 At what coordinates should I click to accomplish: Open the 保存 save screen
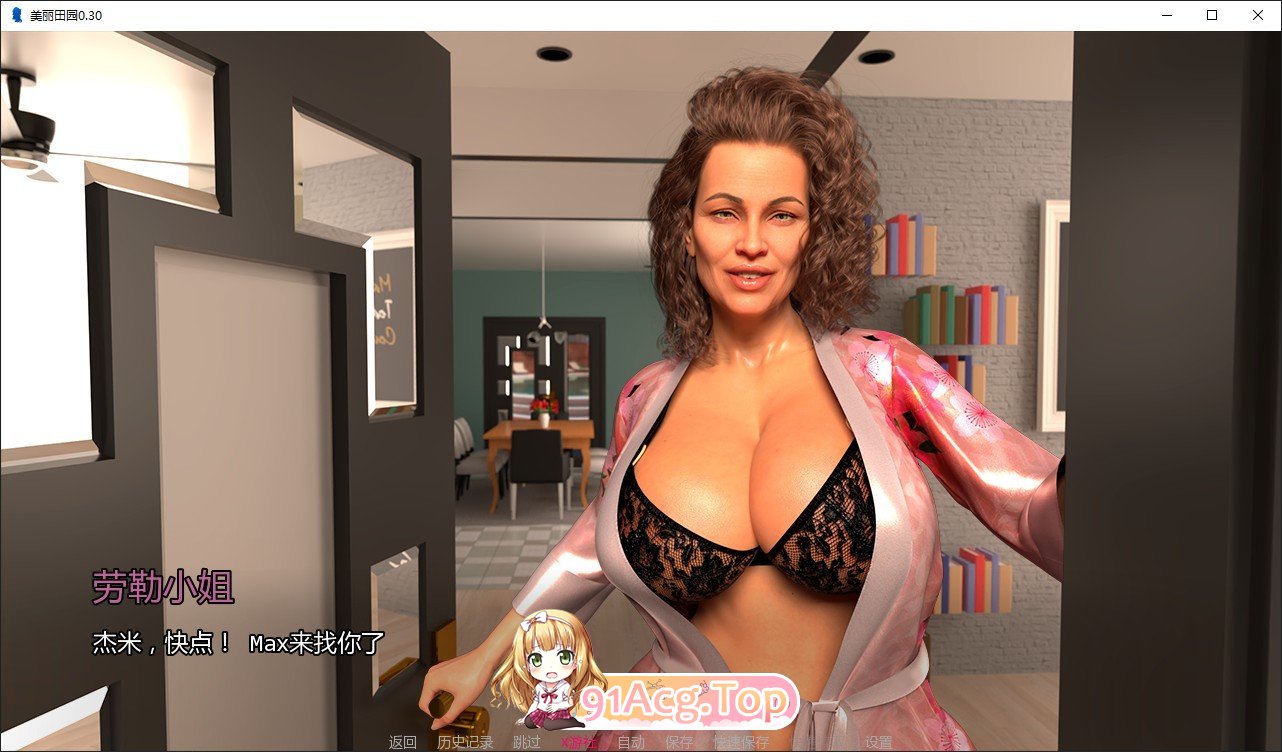681,742
